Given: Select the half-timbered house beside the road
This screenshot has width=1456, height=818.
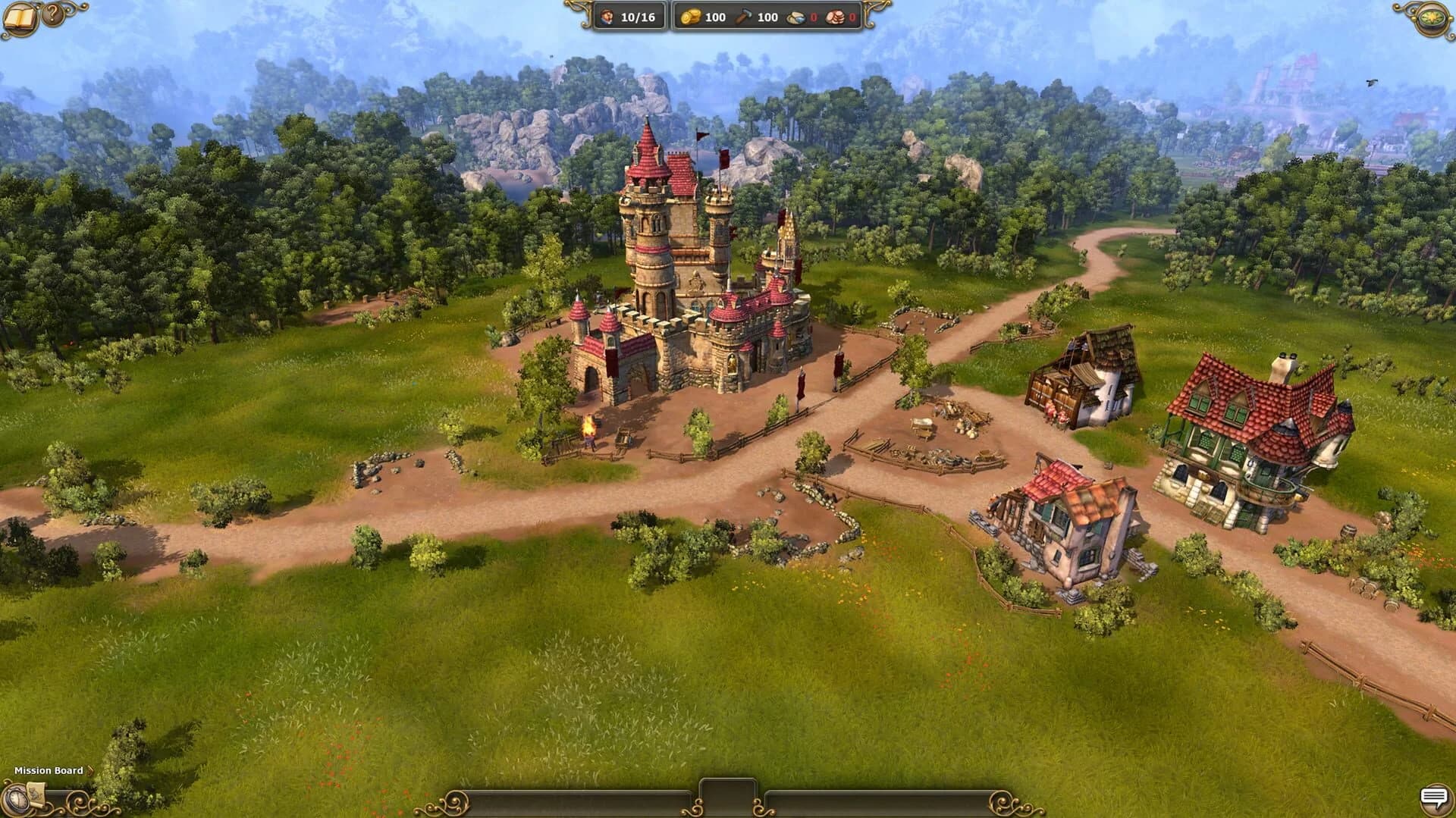Looking at the screenshot, I should click(1062, 531).
